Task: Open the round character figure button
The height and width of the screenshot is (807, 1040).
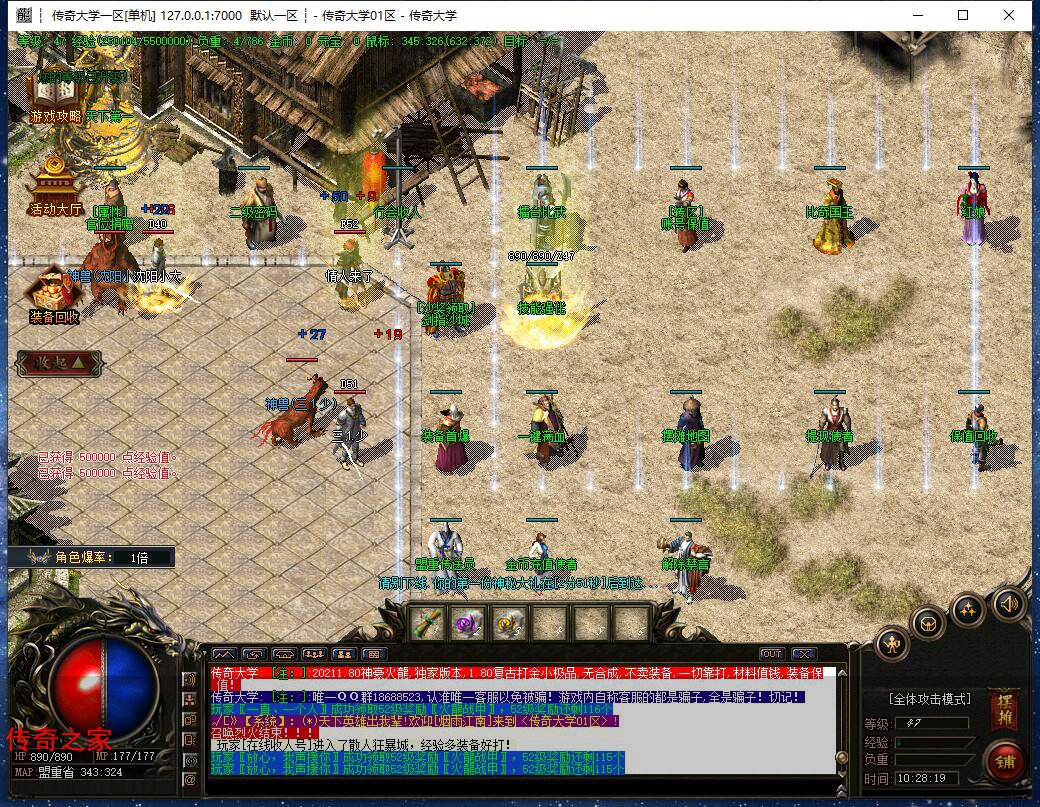Action: 892,643
